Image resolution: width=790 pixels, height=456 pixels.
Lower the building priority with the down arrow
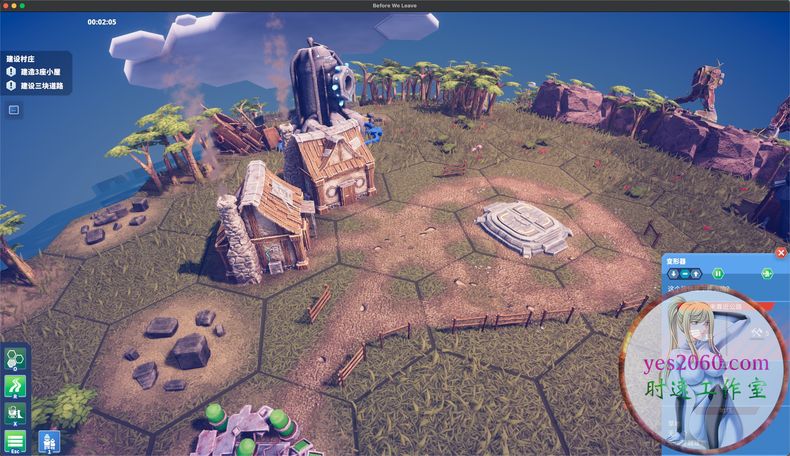point(674,273)
